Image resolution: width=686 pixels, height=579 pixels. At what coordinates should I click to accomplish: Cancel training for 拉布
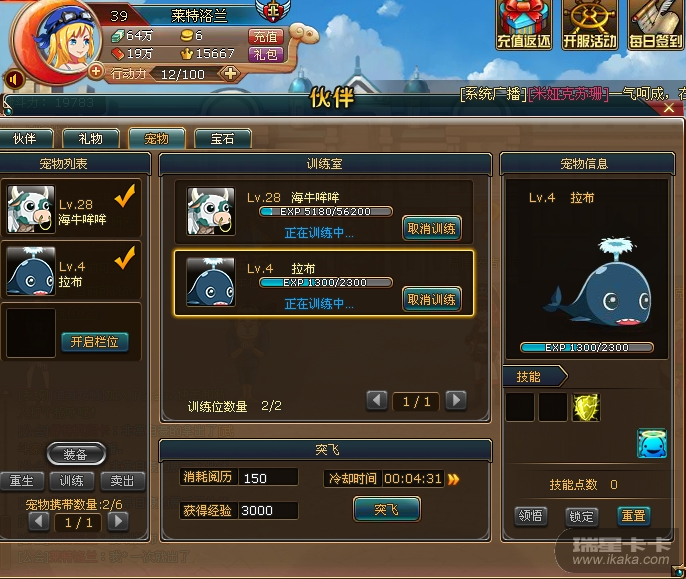click(432, 299)
